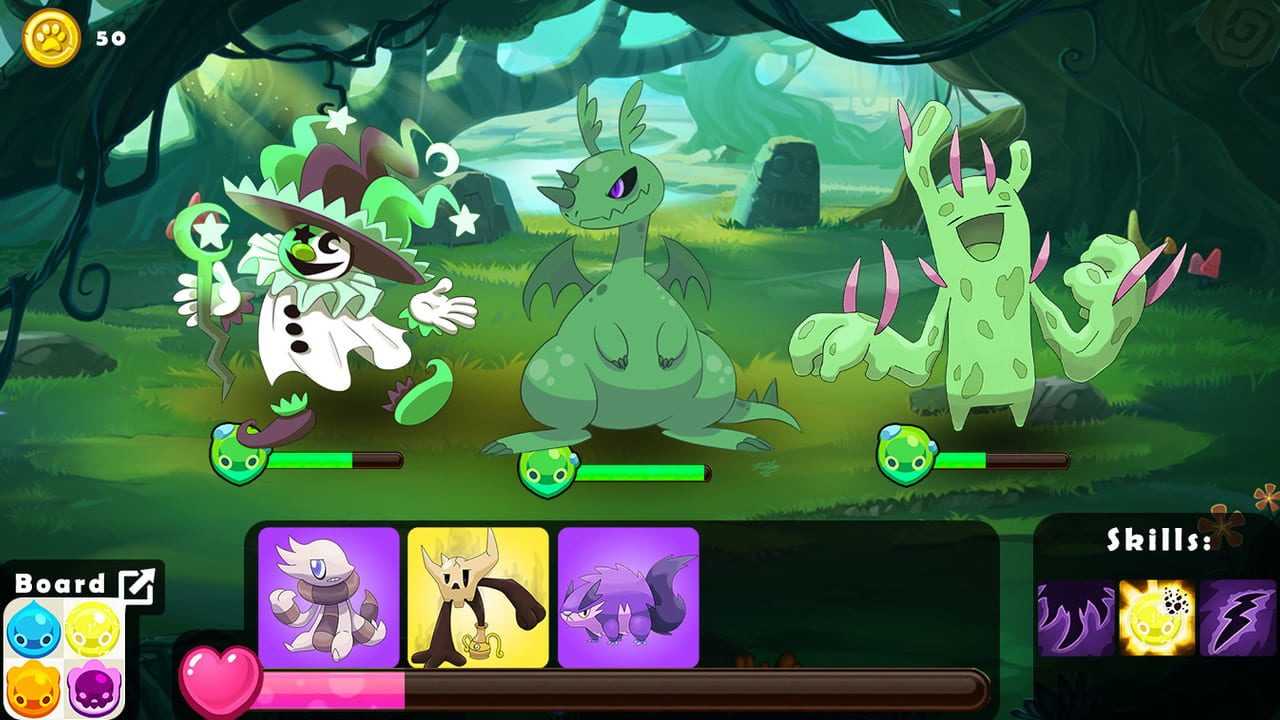Use the yellow glowing slime skill
Screen dimensions: 1280x720
point(1157,618)
